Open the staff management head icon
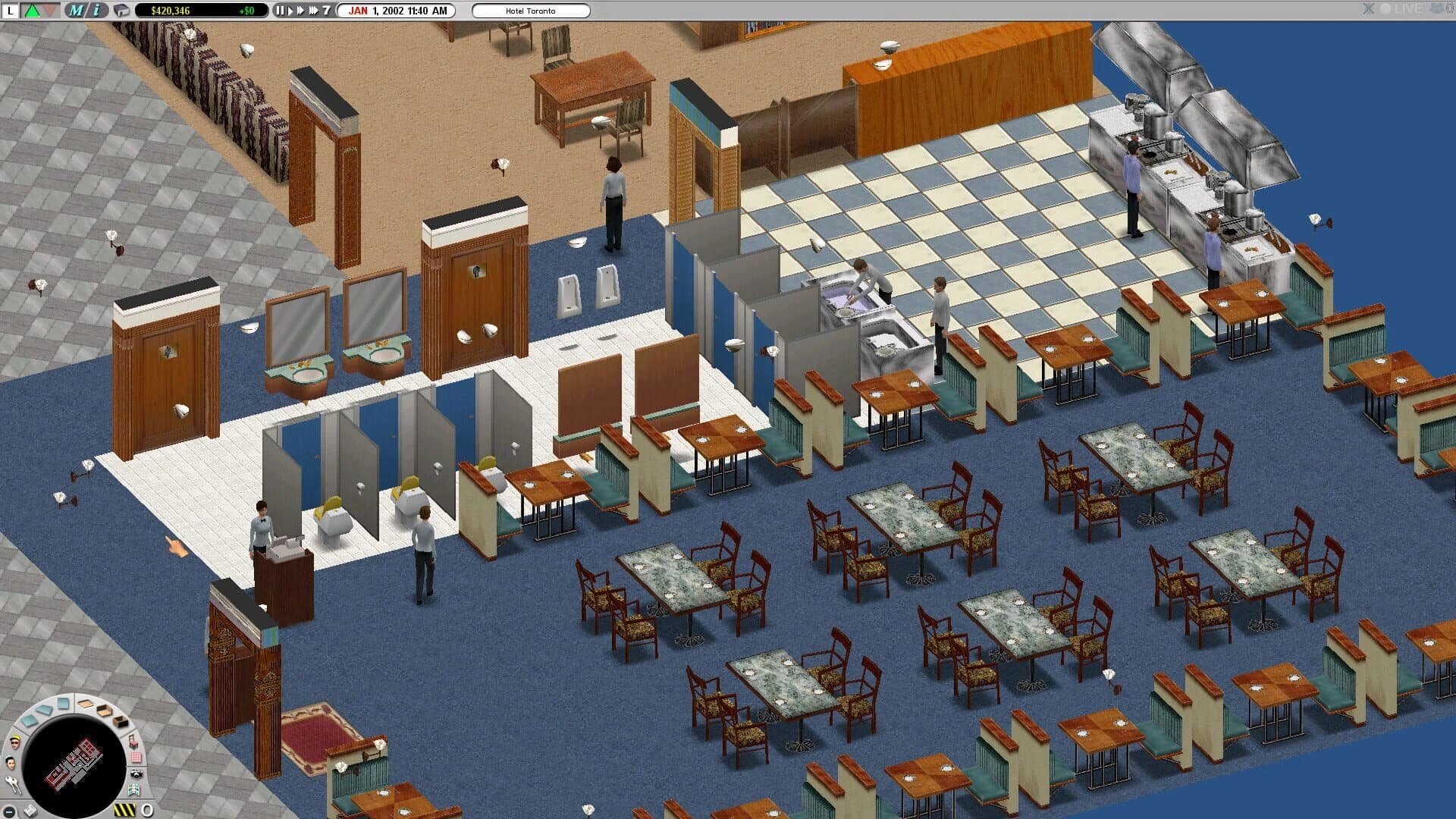Image resolution: width=1456 pixels, height=819 pixels. point(11,761)
